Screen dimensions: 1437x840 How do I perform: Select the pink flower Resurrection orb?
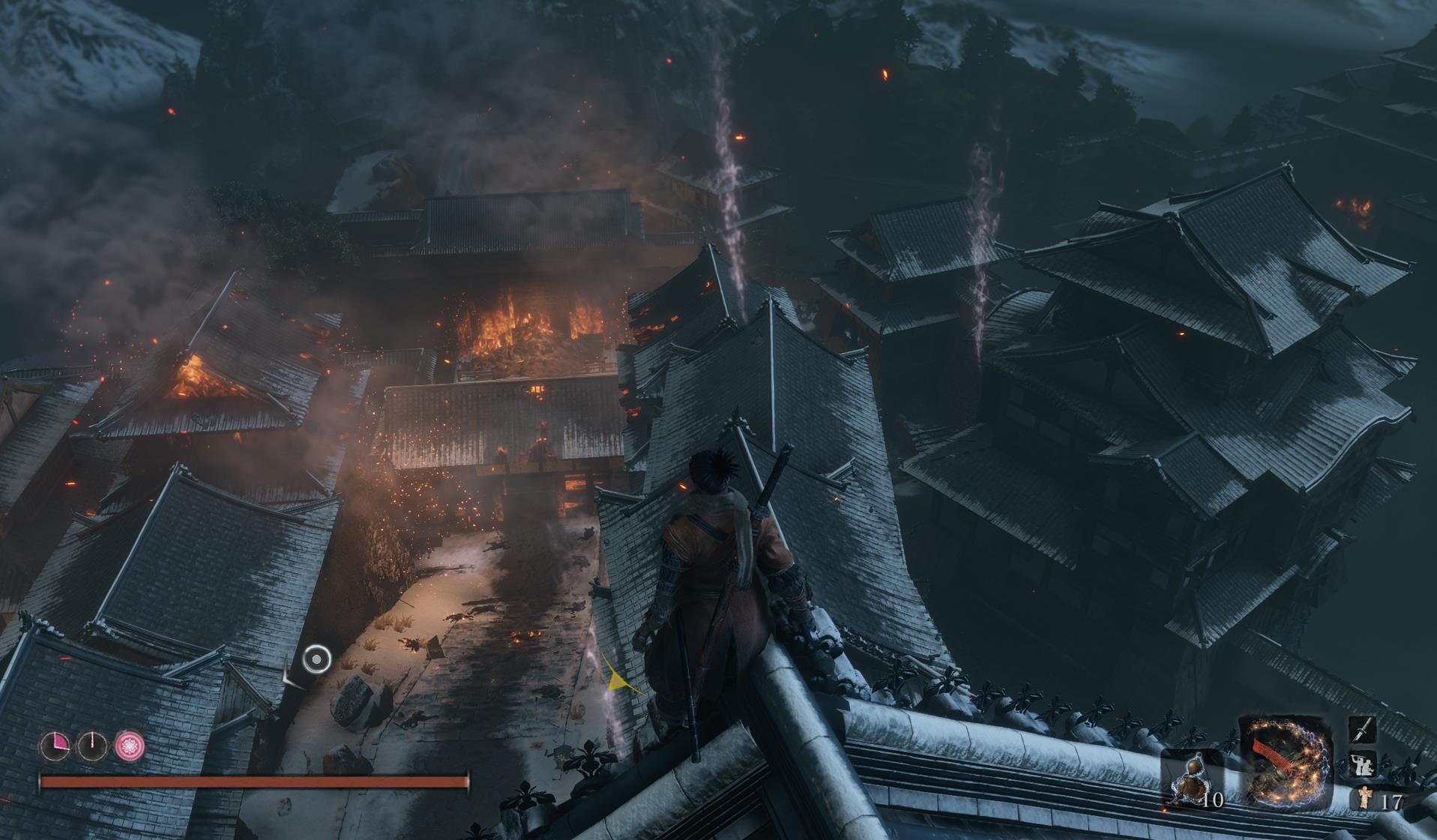[x=129, y=745]
